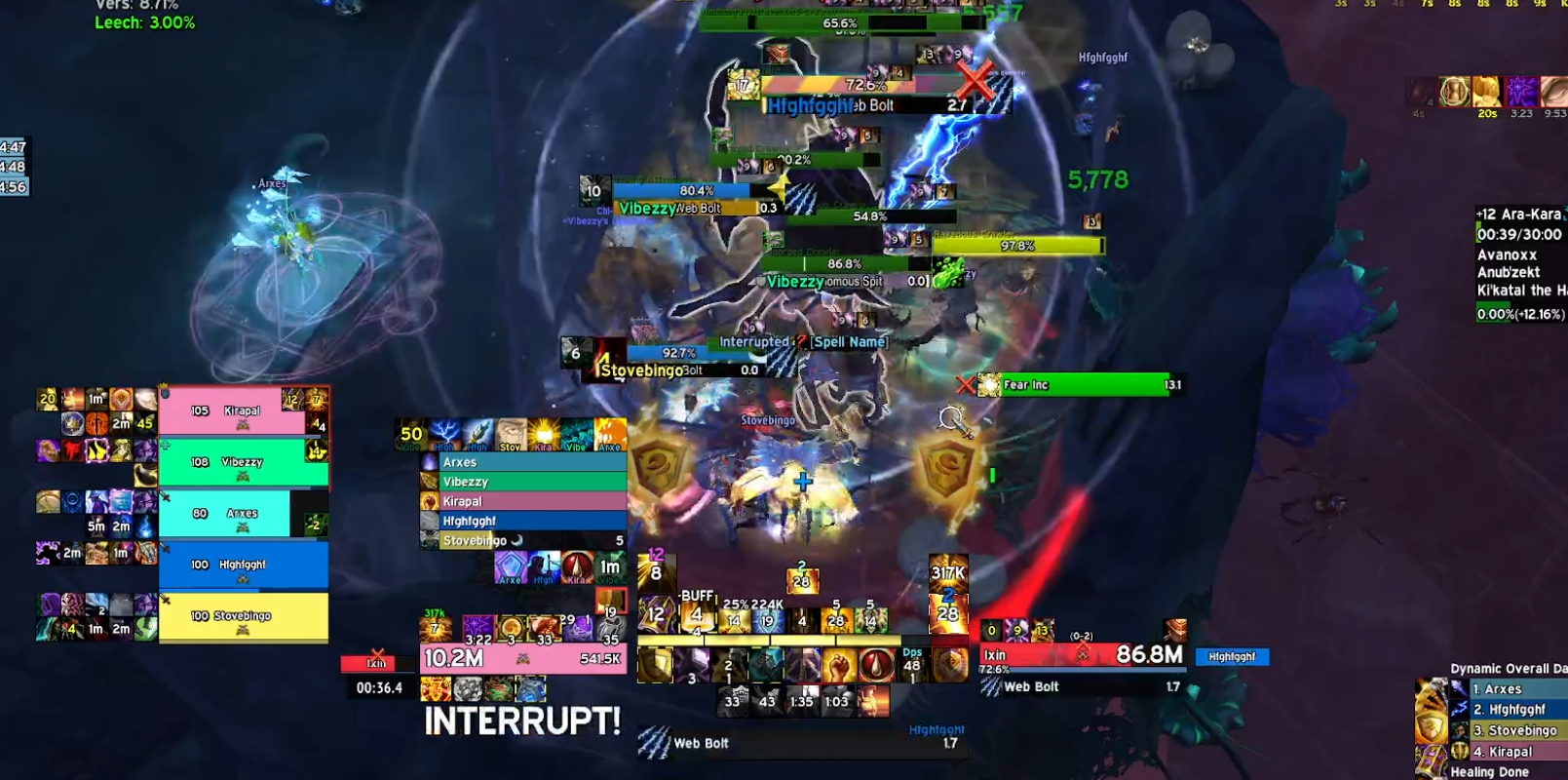This screenshot has height=780, width=1568.
Task: Open the +12 Ara-Kara objective tracker
Action: (x=1518, y=214)
